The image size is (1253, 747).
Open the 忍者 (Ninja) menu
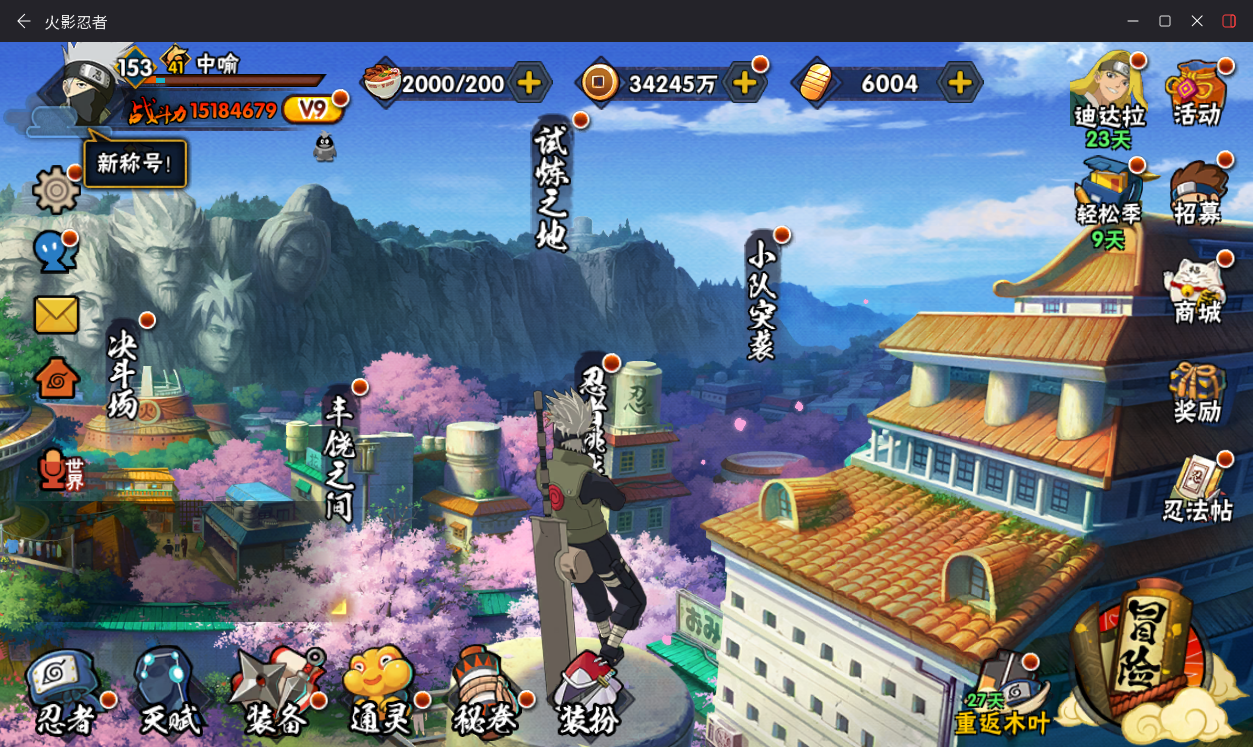click(x=66, y=692)
